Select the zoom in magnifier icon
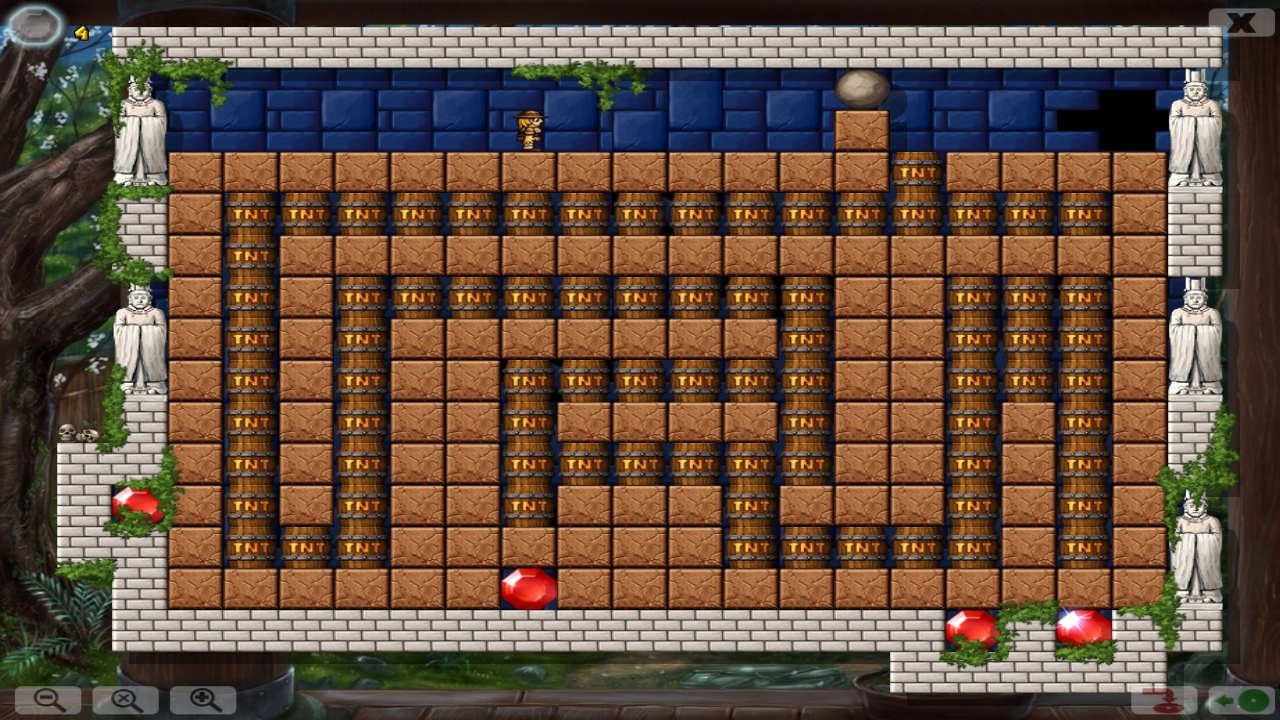Screen dimensions: 1280x720 203,700
